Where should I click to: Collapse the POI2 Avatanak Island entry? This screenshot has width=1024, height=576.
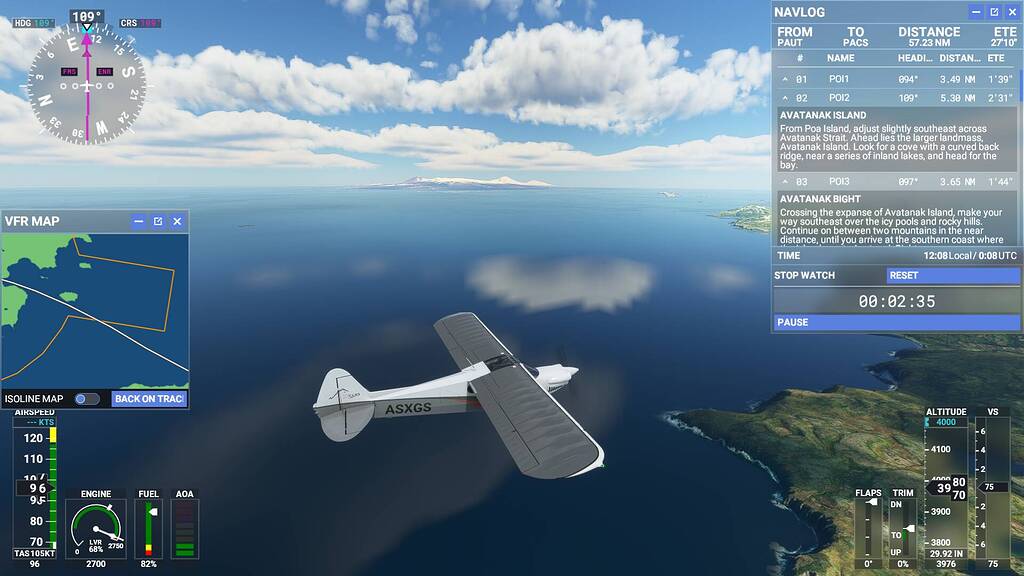click(785, 98)
